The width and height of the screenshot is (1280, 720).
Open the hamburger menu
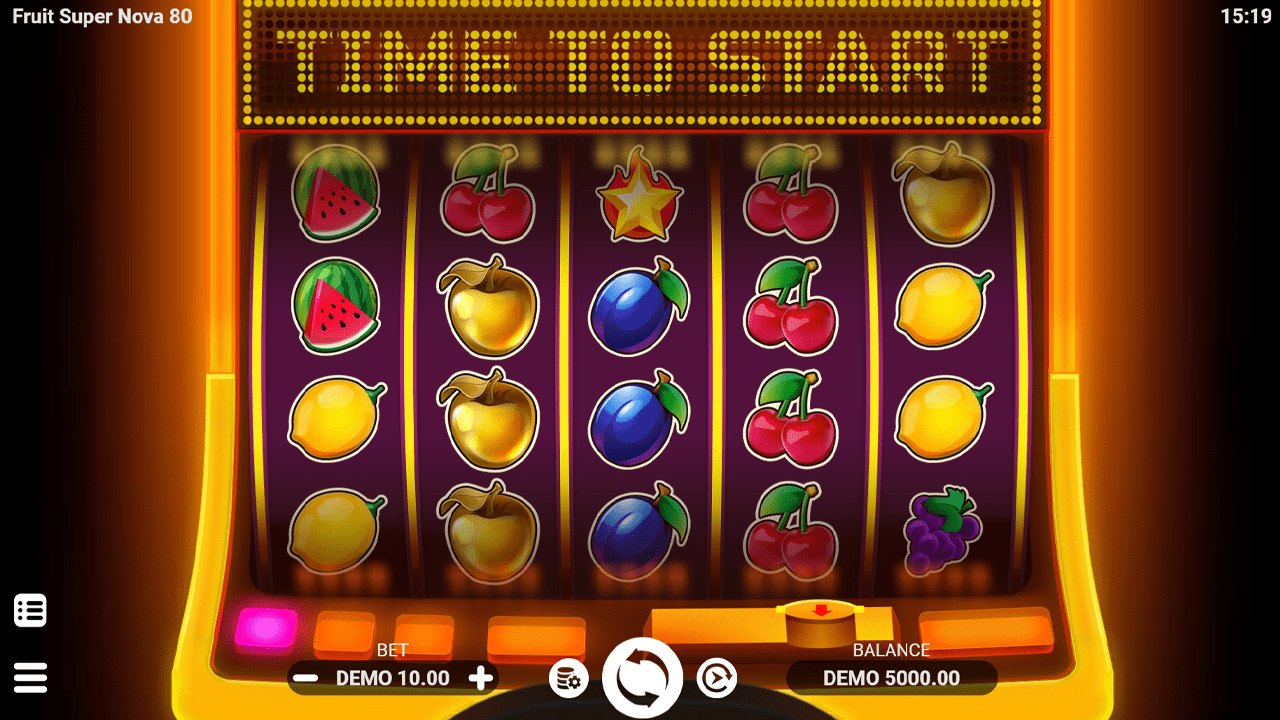(31, 676)
